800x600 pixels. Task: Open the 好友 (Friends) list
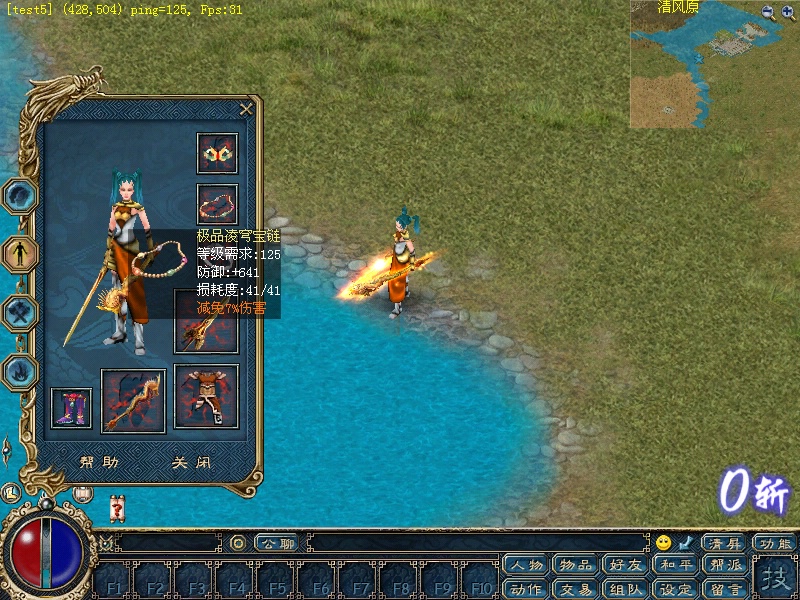[x=625, y=566]
